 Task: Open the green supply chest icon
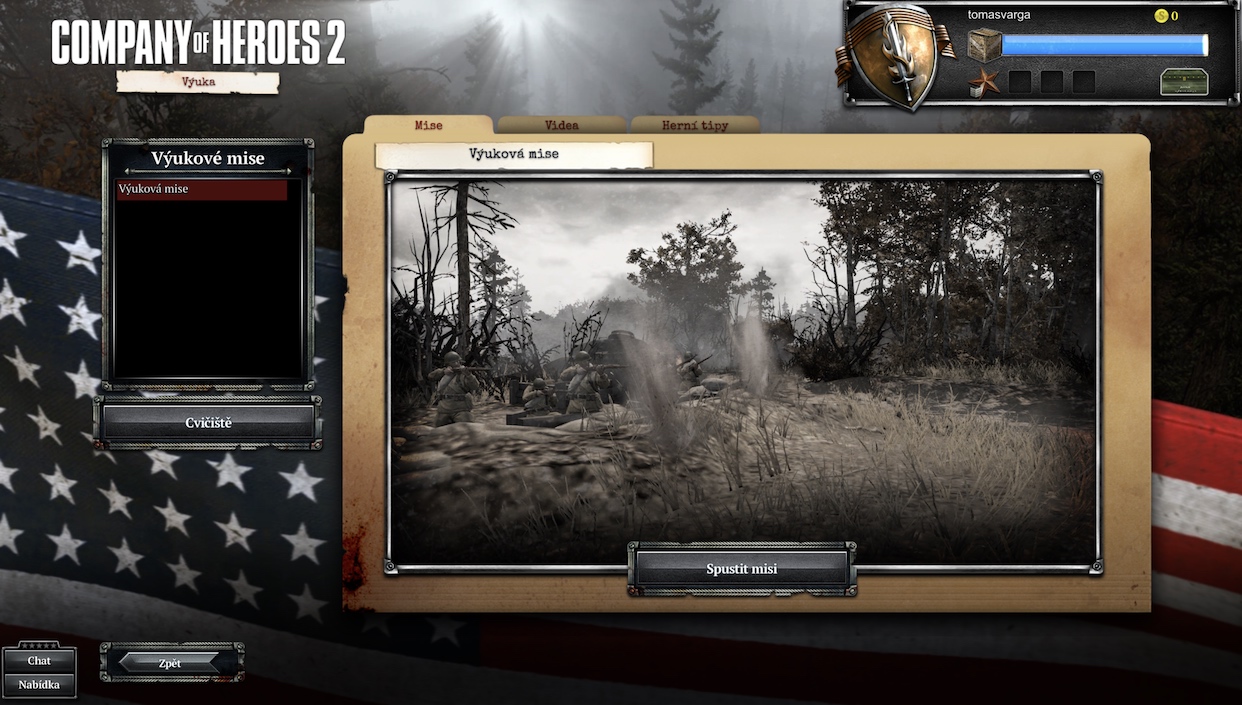1183,82
